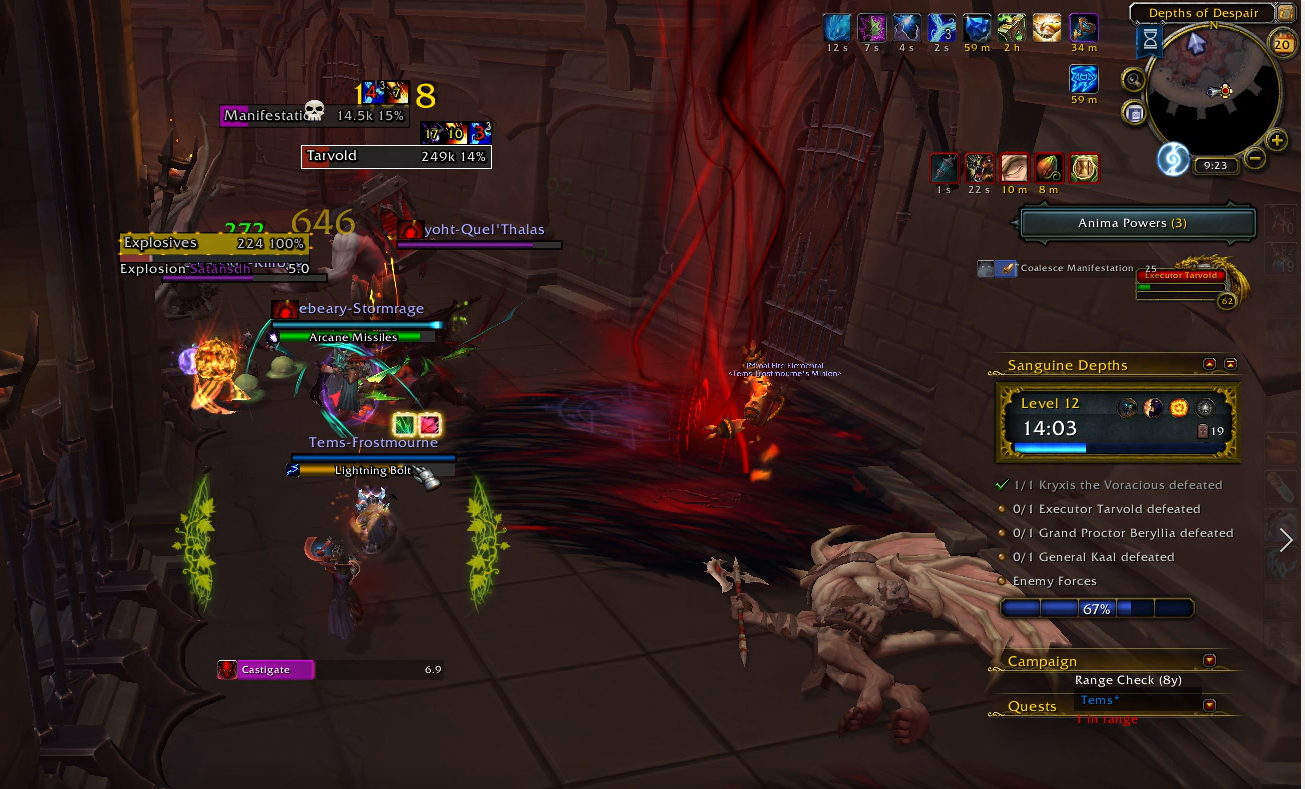This screenshot has width=1305, height=789.
Task: Click the Lightning Shield buff icon showing 59m
Action: point(1084,79)
